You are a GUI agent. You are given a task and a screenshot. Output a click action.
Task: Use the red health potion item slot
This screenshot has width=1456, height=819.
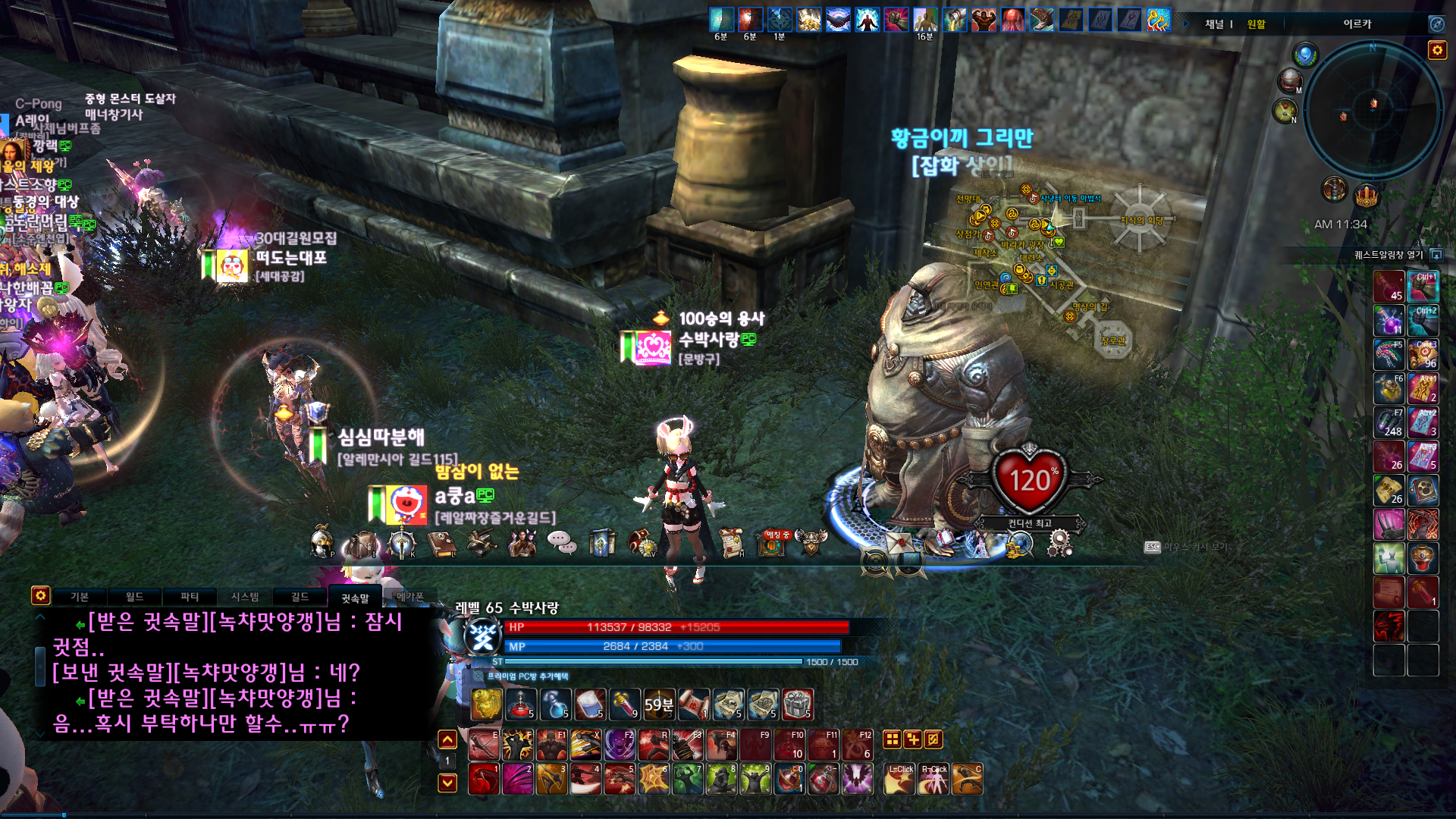pyautogui.click(x=520, y=704)
